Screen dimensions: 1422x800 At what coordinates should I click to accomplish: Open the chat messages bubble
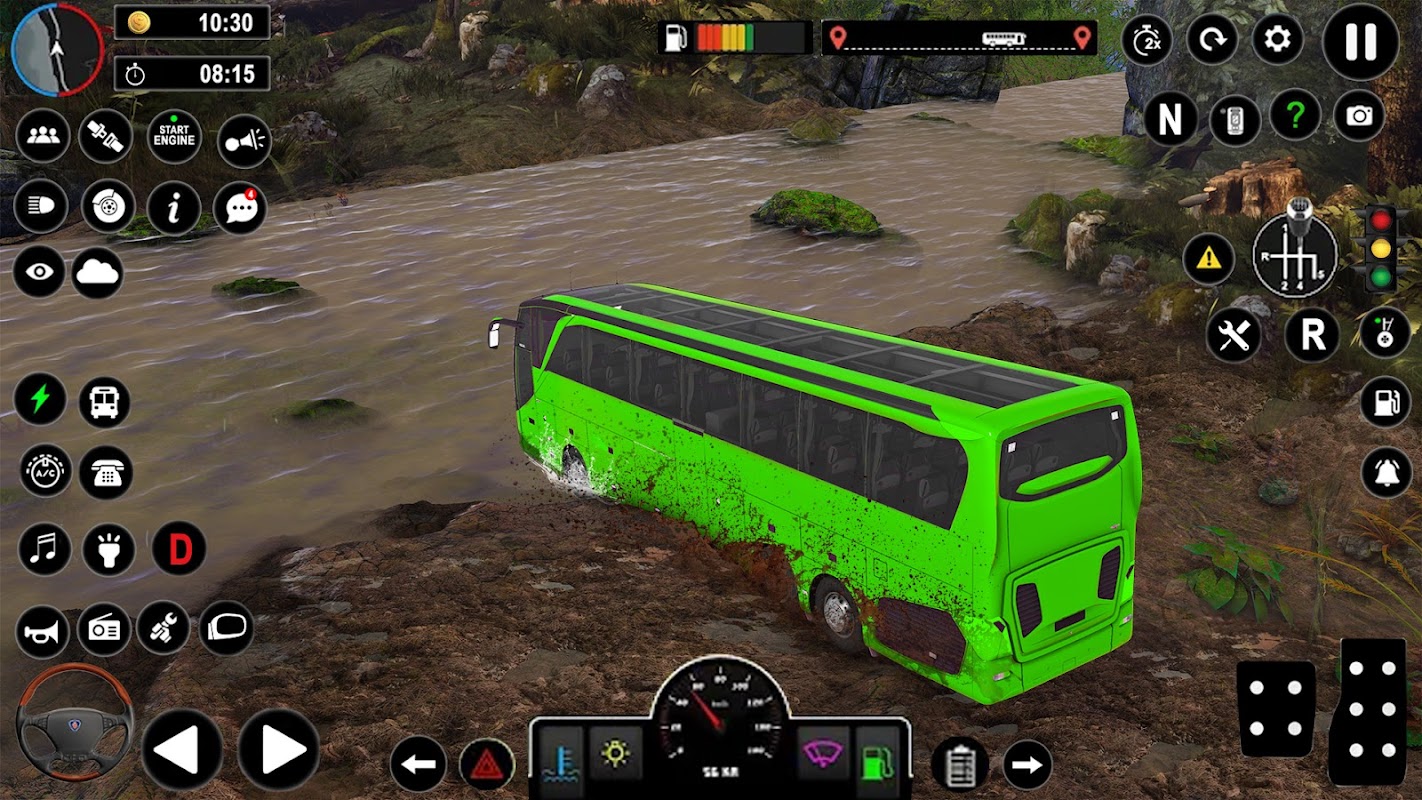[240, 208]
